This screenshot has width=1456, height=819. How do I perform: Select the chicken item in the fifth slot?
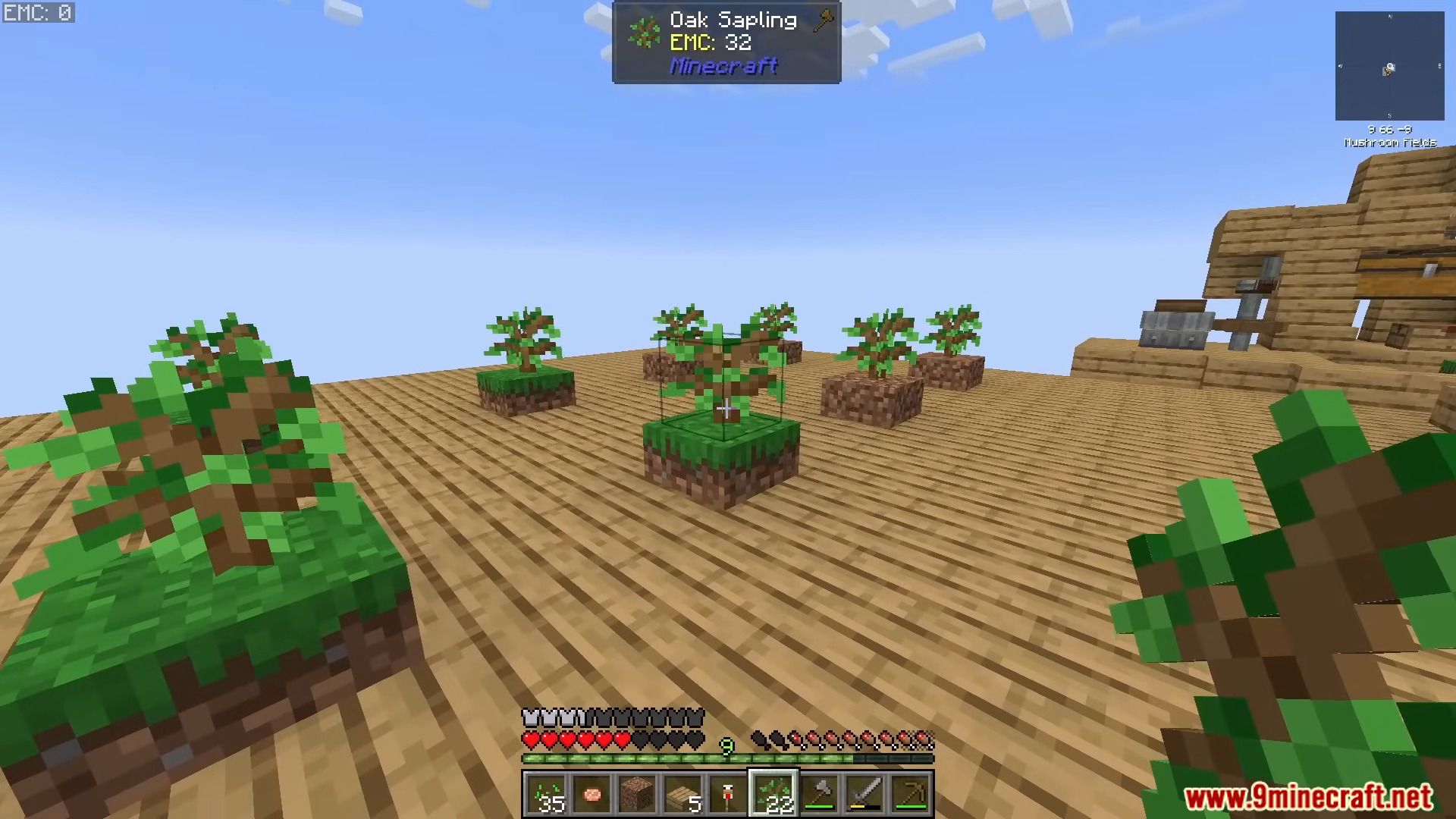tap(726, 792)
